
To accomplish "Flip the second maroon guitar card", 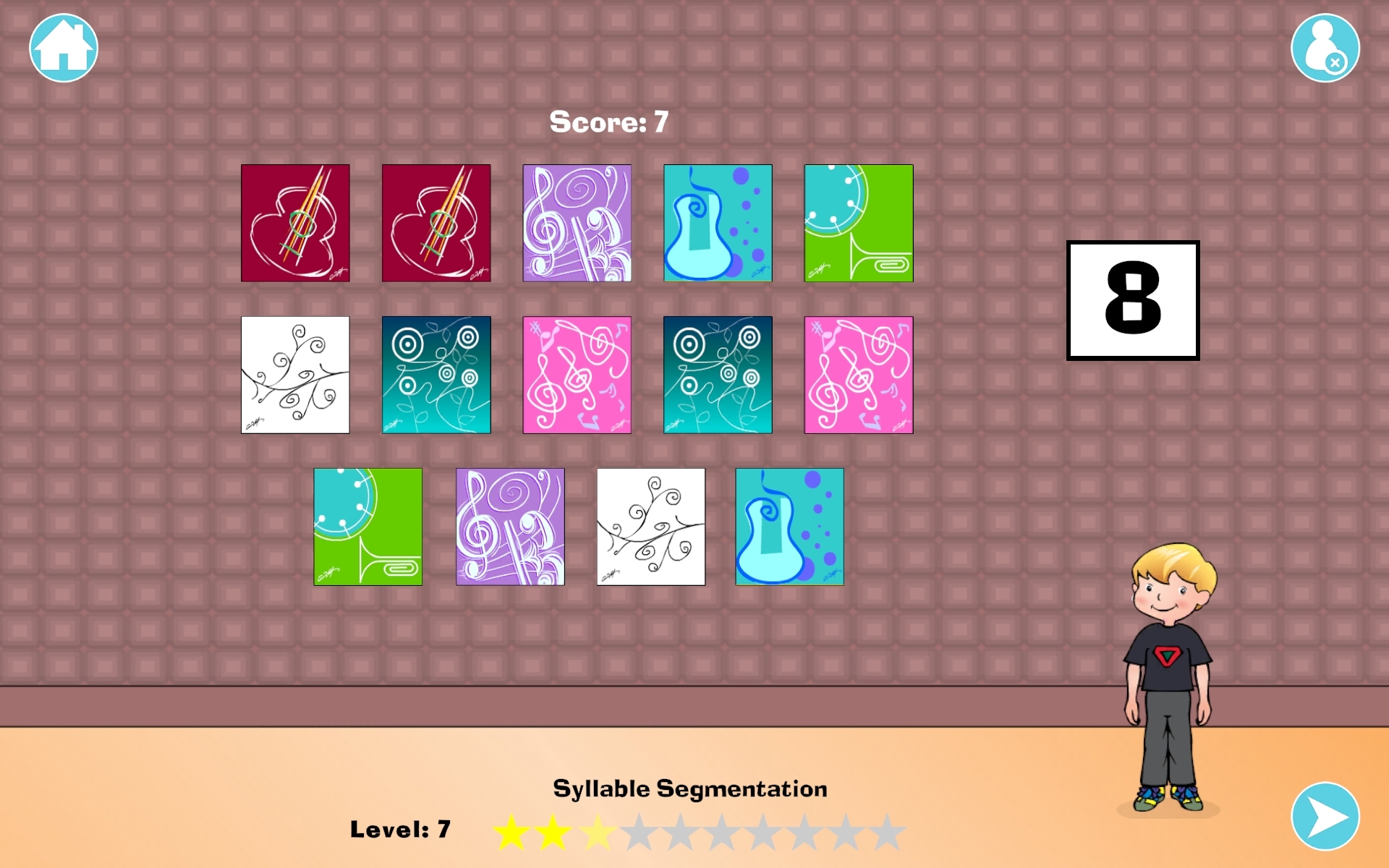I will tap(436, 222).
